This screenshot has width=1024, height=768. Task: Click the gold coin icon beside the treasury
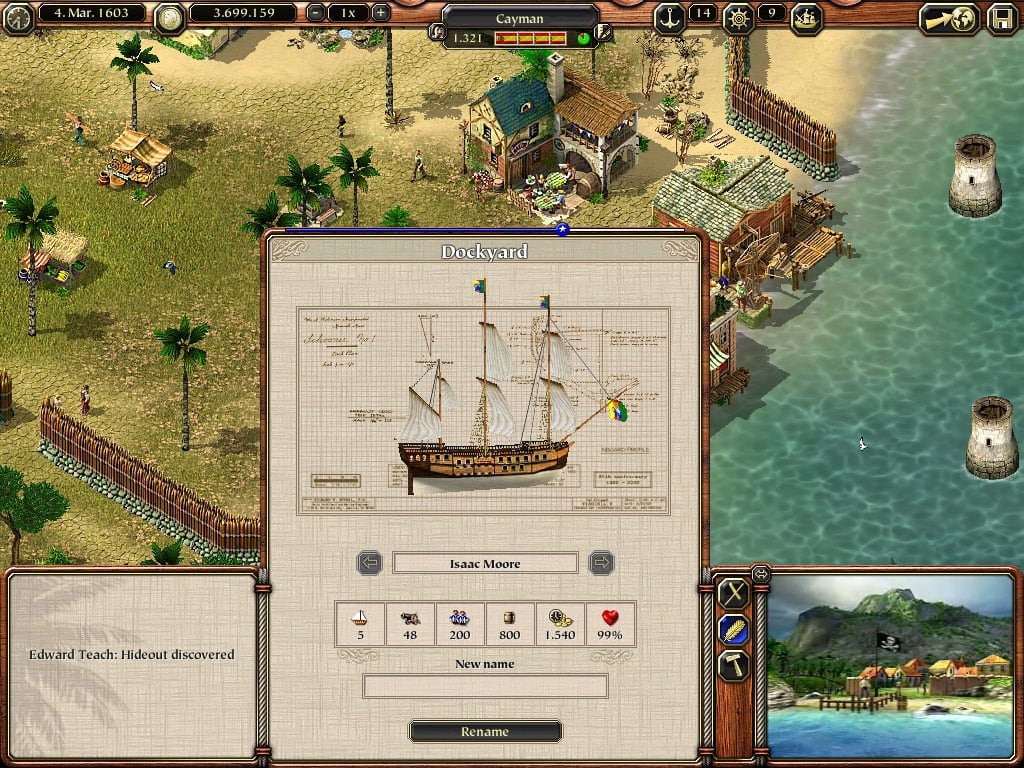pos(171,15)
